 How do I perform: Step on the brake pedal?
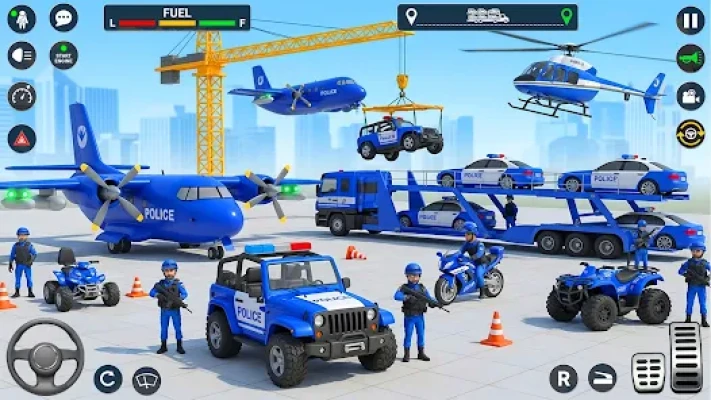click(x=647, y=372)
